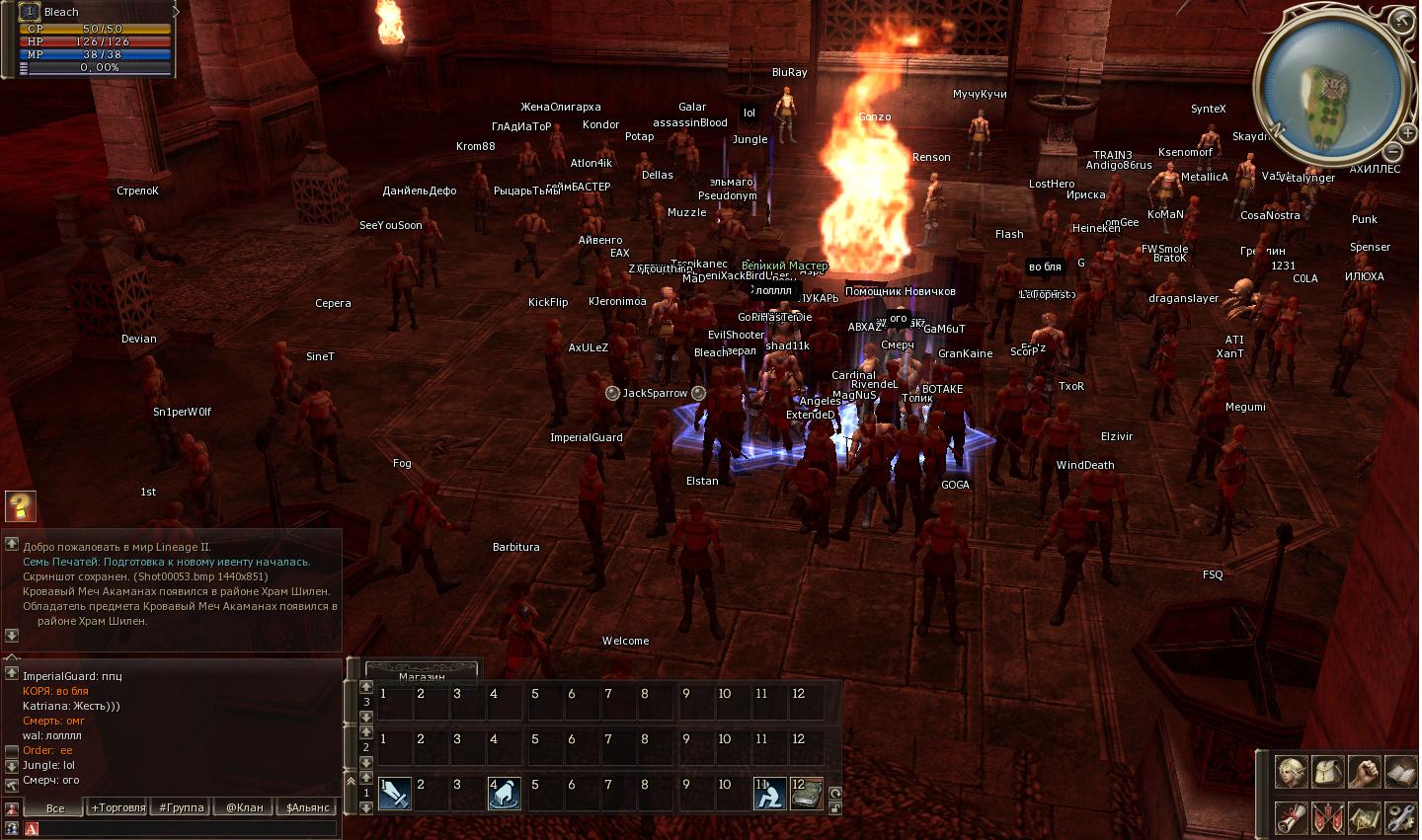Screen dimensions: 1422x840
Task: Click the chat text input field
Action: click(x=188, y=829)
